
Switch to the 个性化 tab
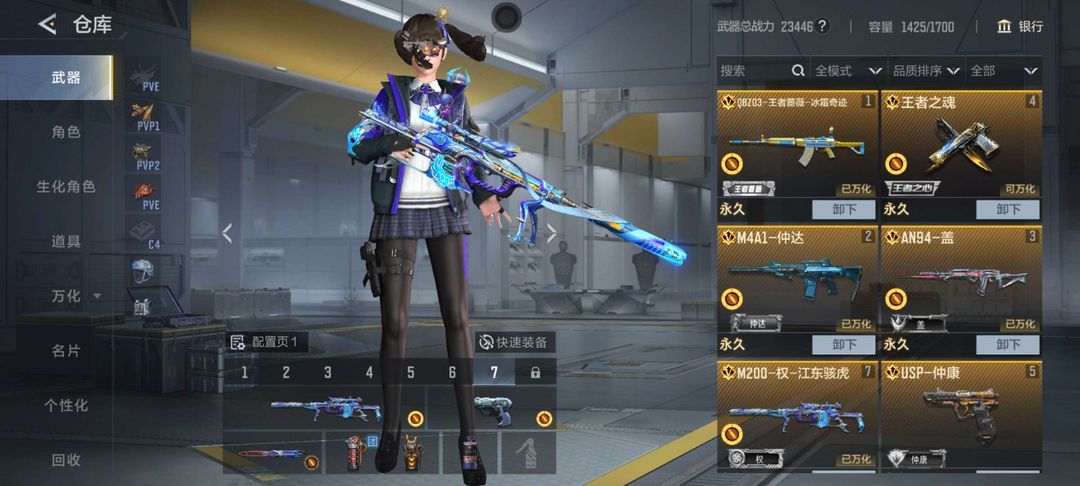pos(66,405)
